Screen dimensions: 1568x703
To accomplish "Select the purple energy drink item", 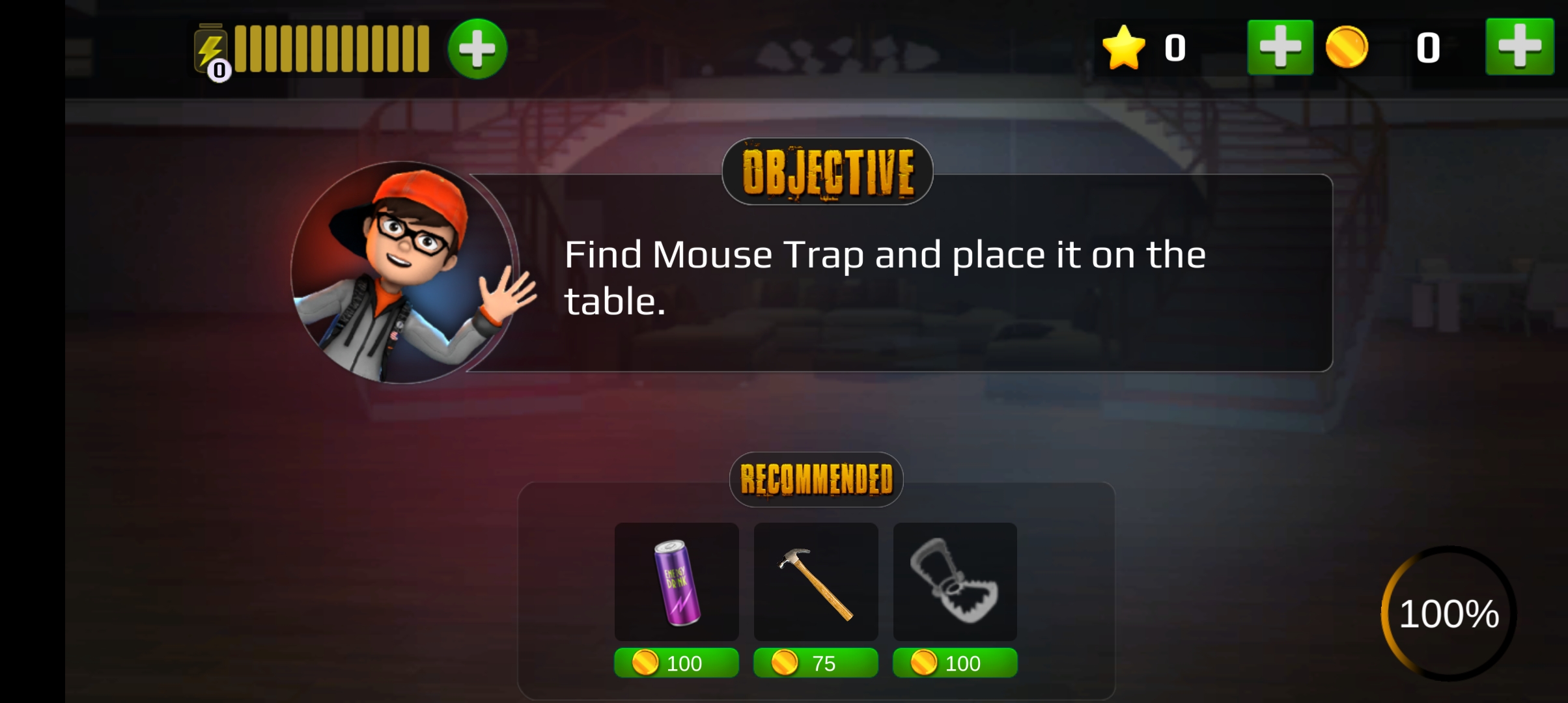I will [x=677, y=581].
